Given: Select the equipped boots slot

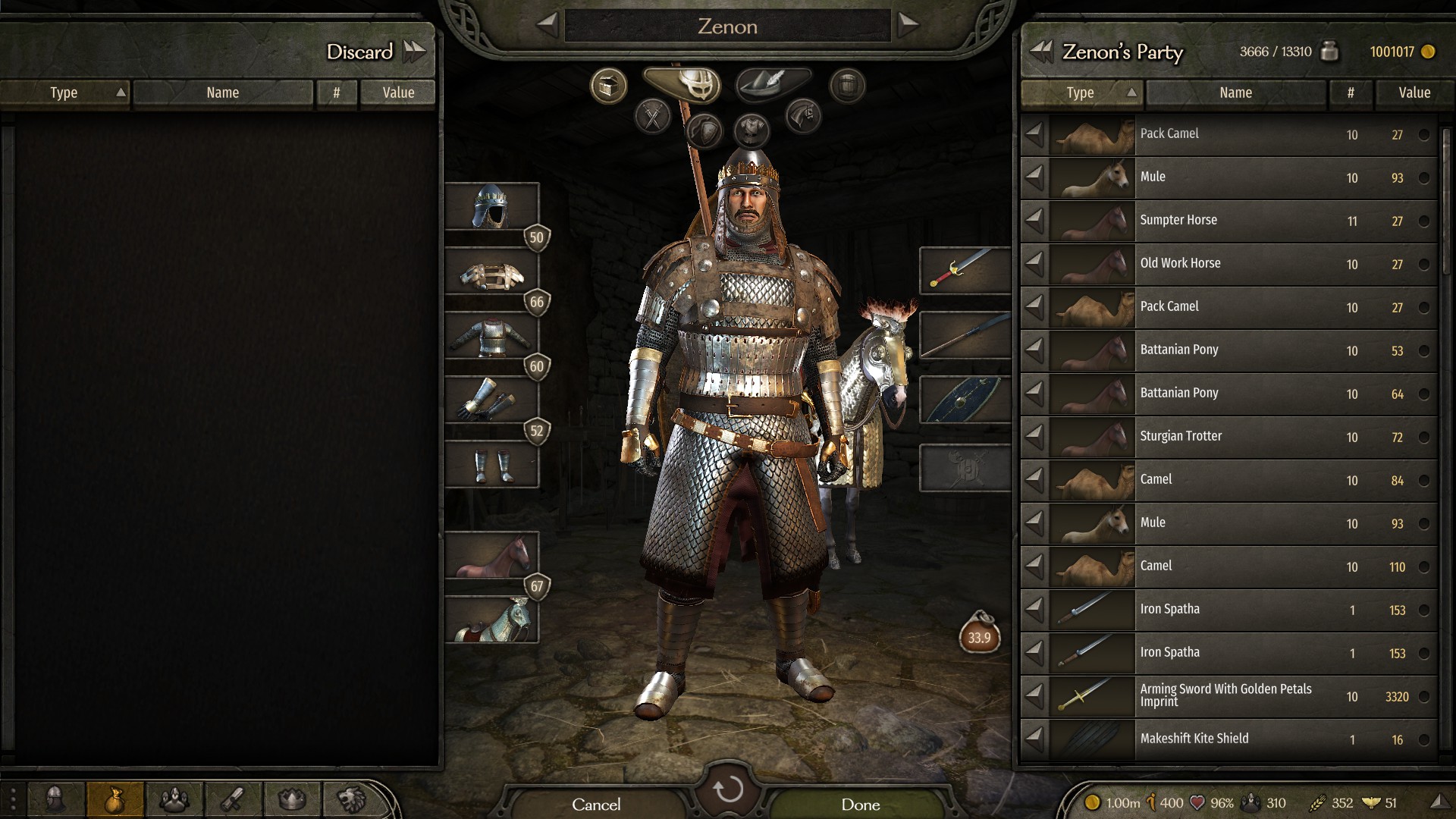Looking at the screenshot, I should (x=491, y=465).
